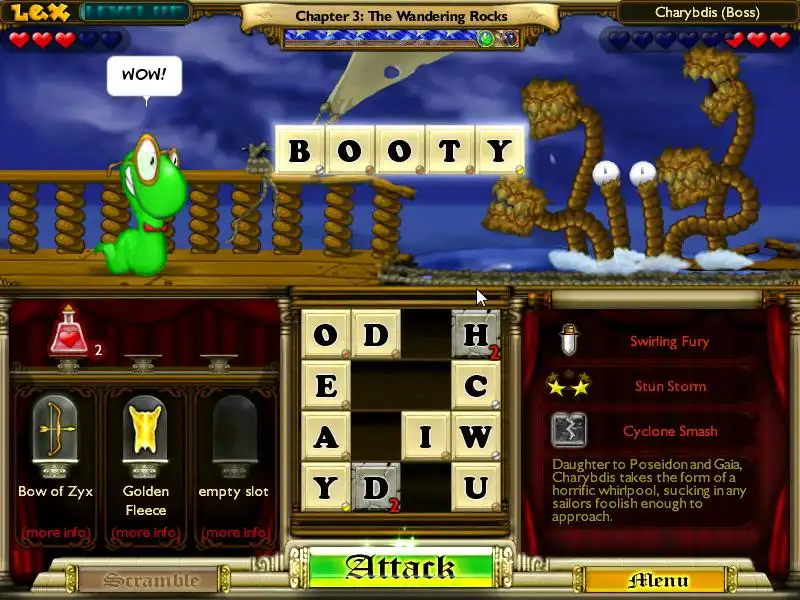Show more info for Bow of Zyx
This screenshot has width=800, height=600.
point(55,532)
